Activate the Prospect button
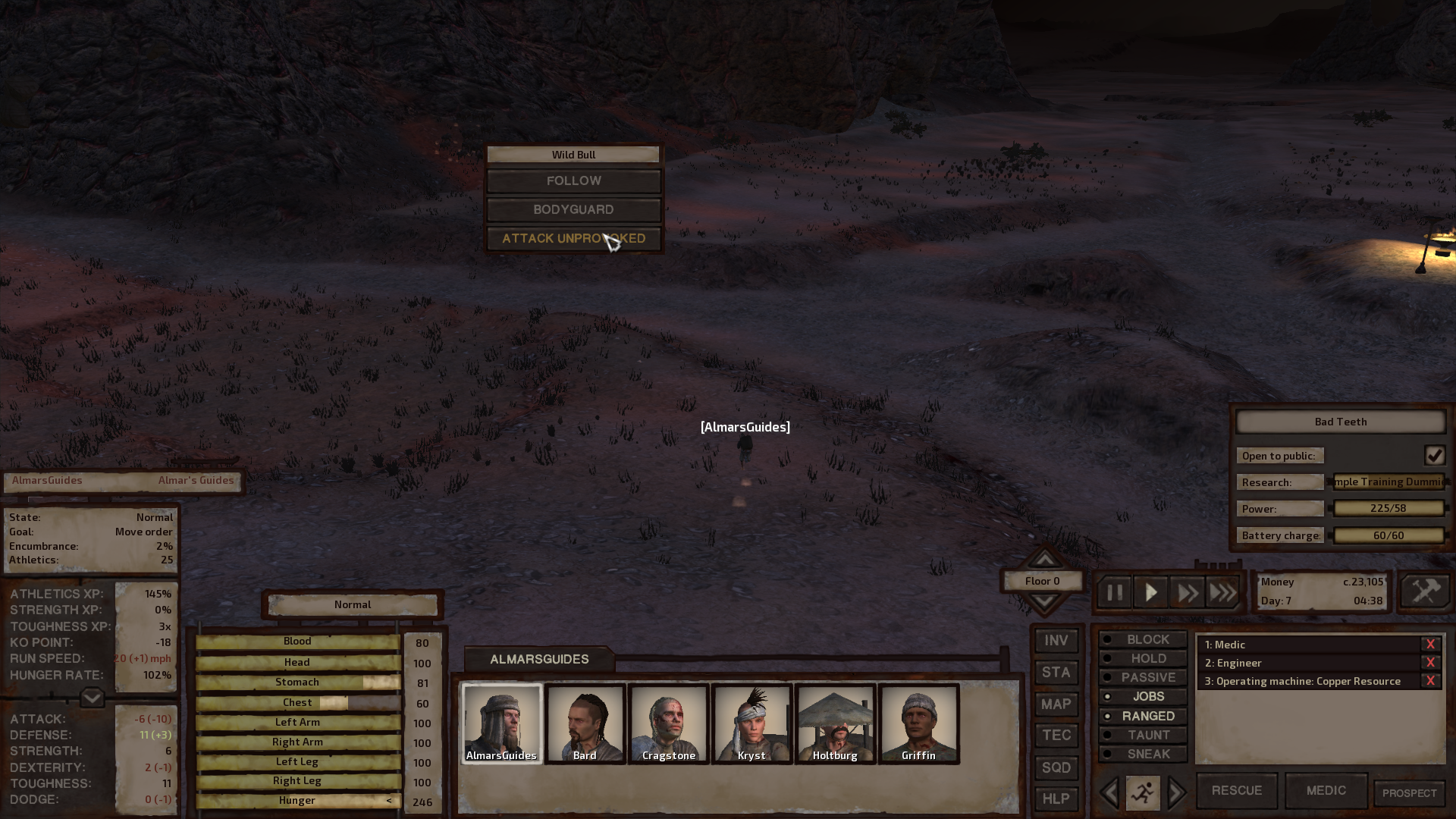The height and width of the screenshot is (819, 1456). tap(1409, 793)
